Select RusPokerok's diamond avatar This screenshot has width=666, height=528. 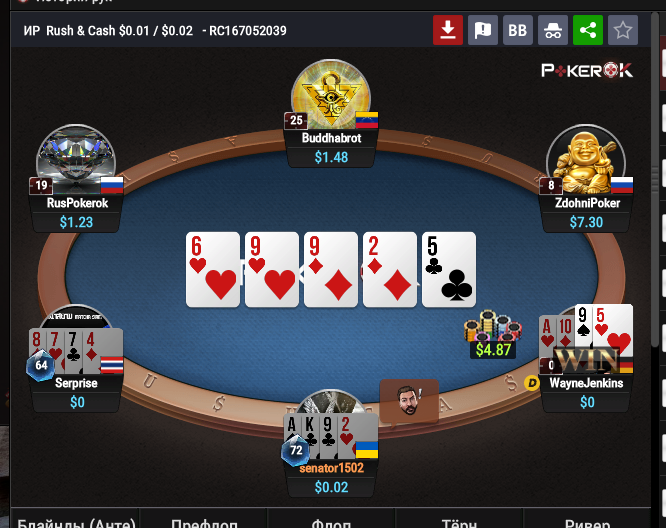coord(76,158)
